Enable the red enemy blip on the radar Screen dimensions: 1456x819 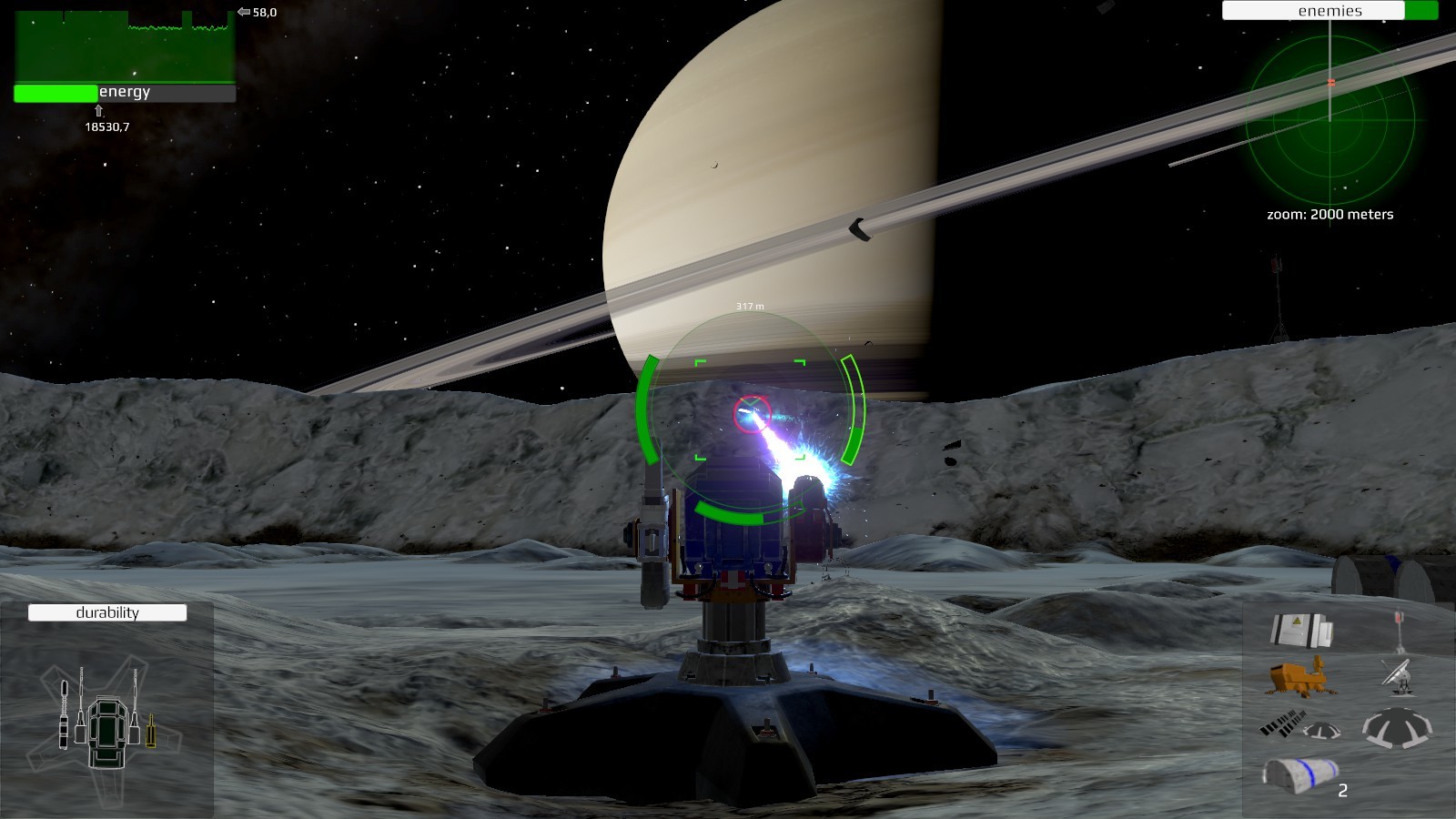pyautogui.click(x=1332, y=80)
